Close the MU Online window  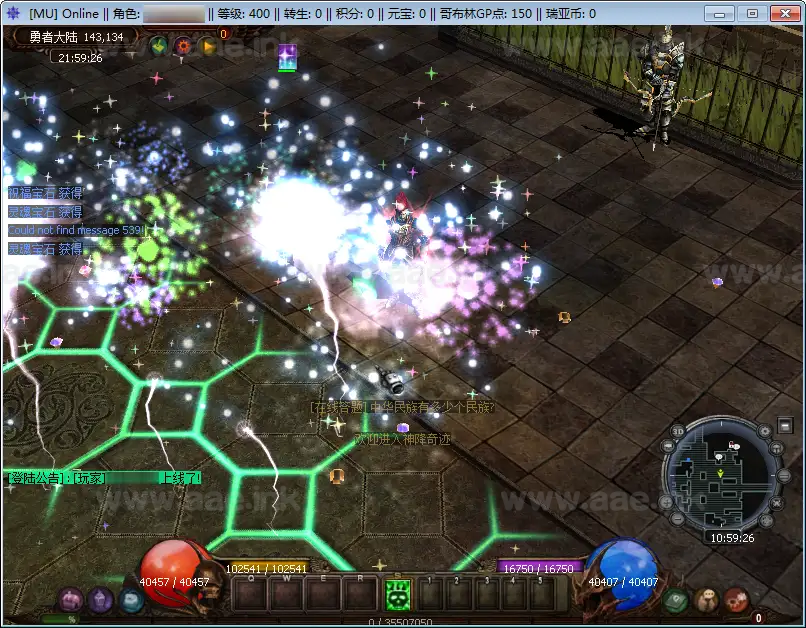[x=783, y=13]
